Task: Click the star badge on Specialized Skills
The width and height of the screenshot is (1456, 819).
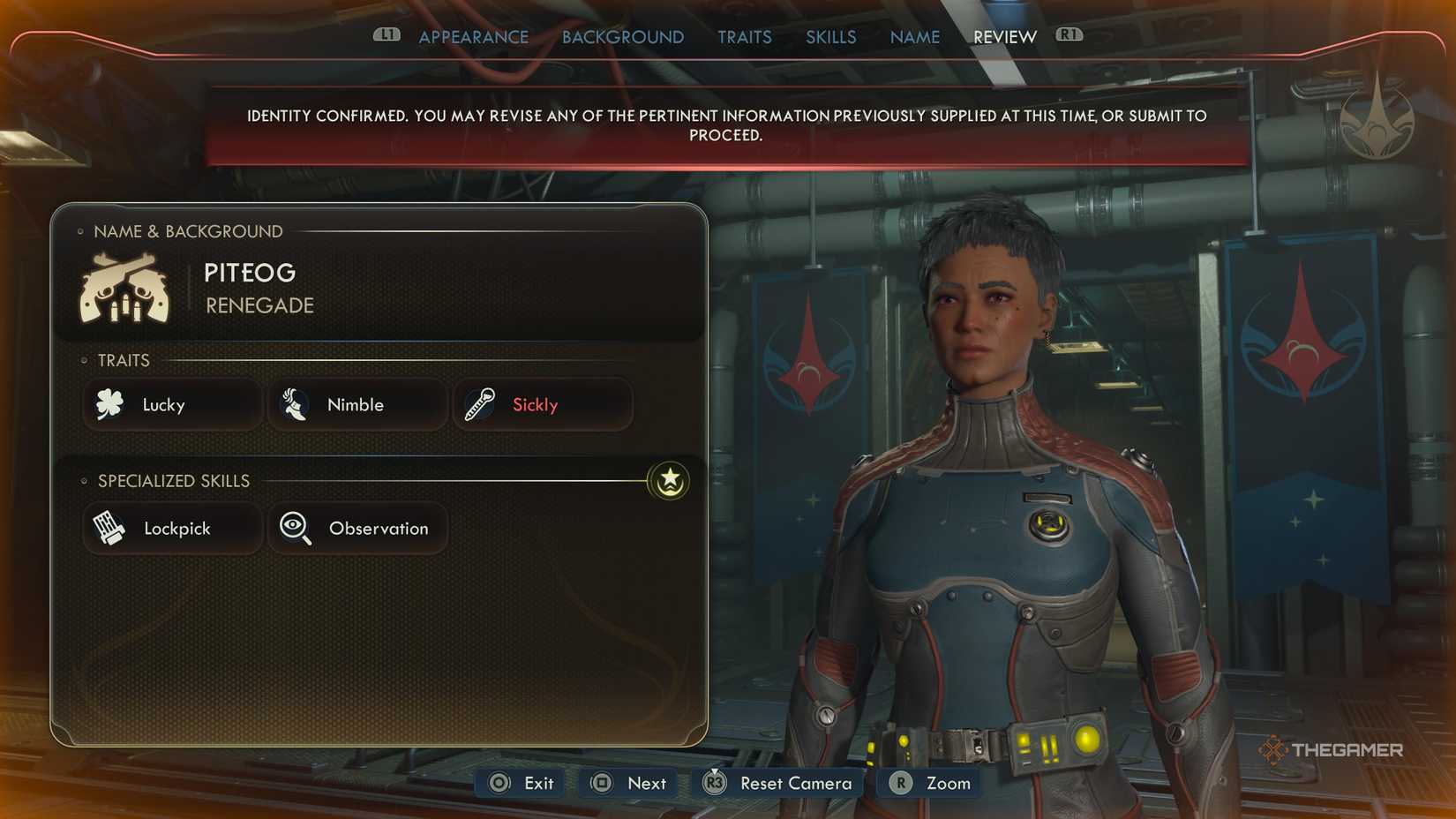Action: [668, 482]
